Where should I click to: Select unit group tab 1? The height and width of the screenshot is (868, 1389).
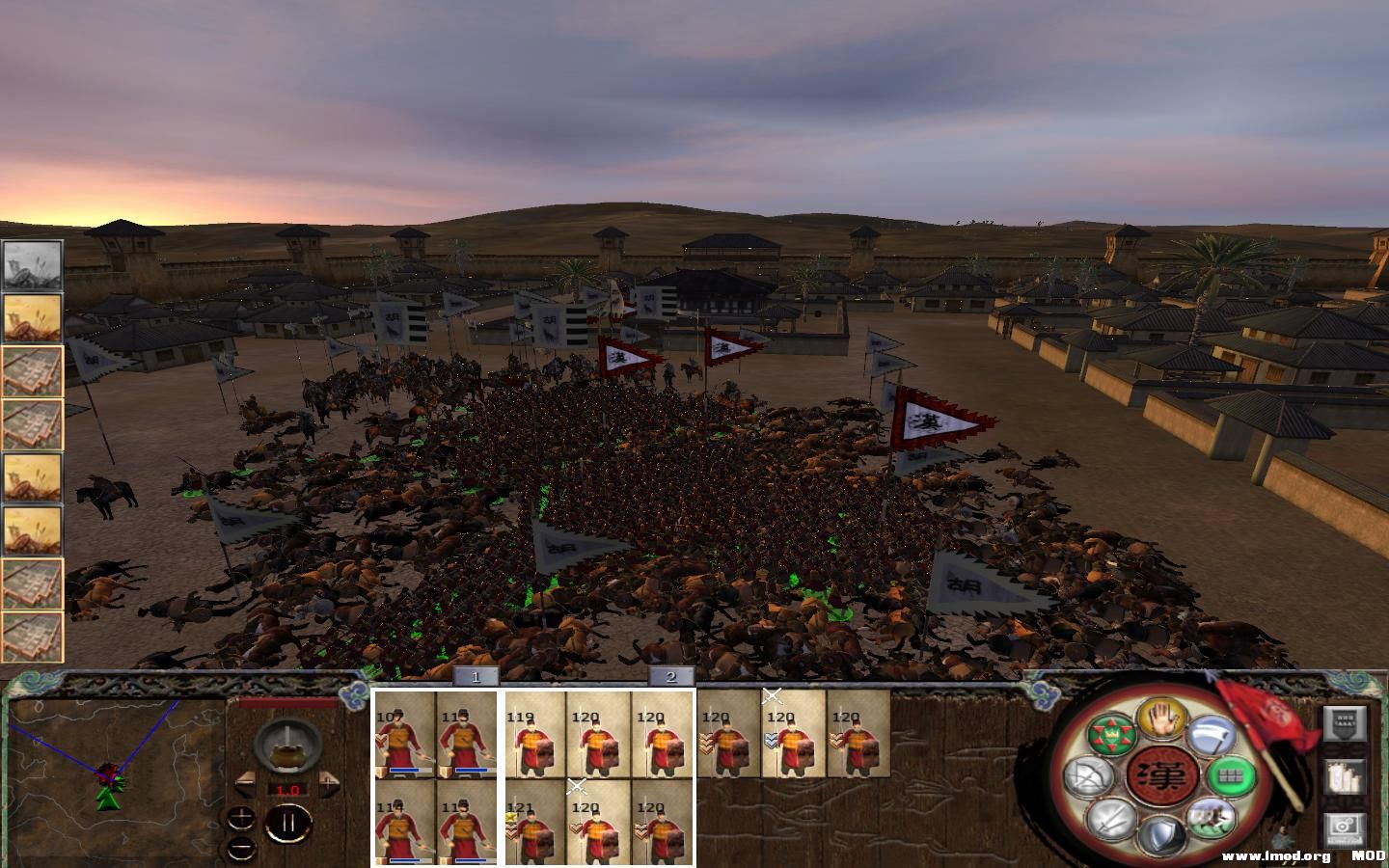tap(476, 678)
